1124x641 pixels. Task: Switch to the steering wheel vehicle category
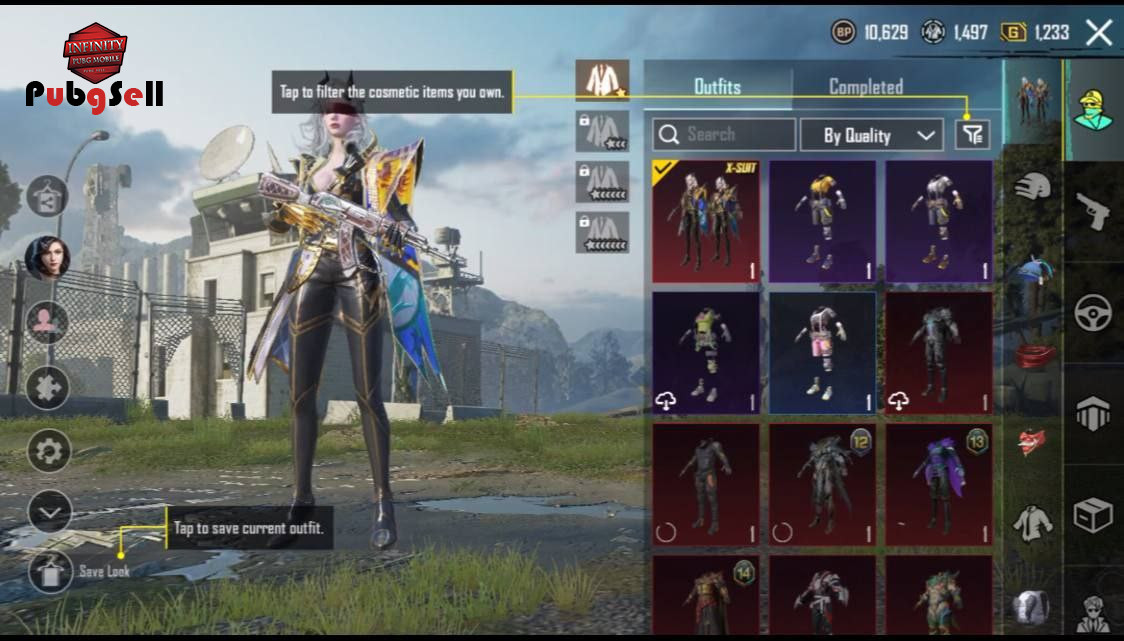click(1093, 313)
